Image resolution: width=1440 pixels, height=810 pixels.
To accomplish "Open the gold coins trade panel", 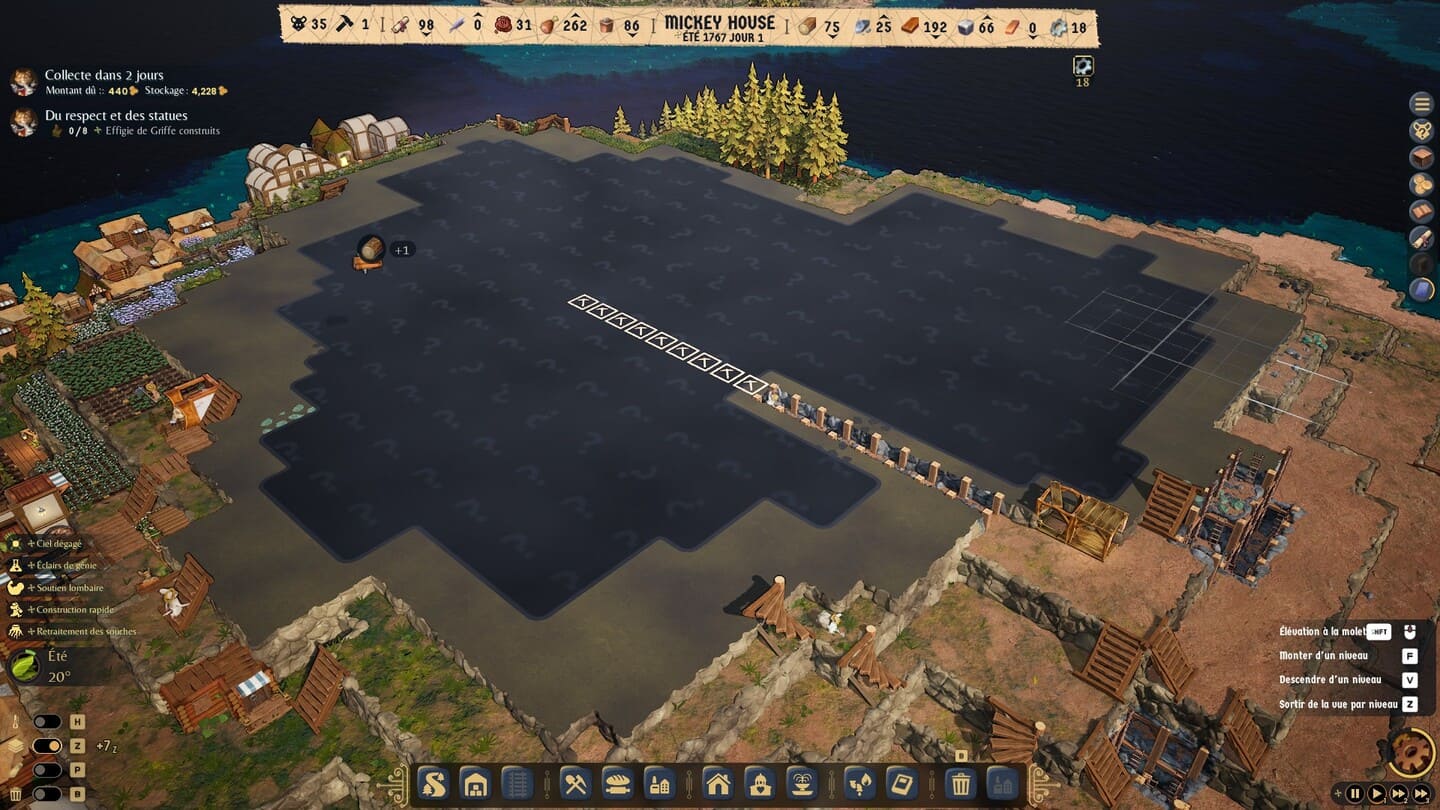I will (x=1421, y=184).
